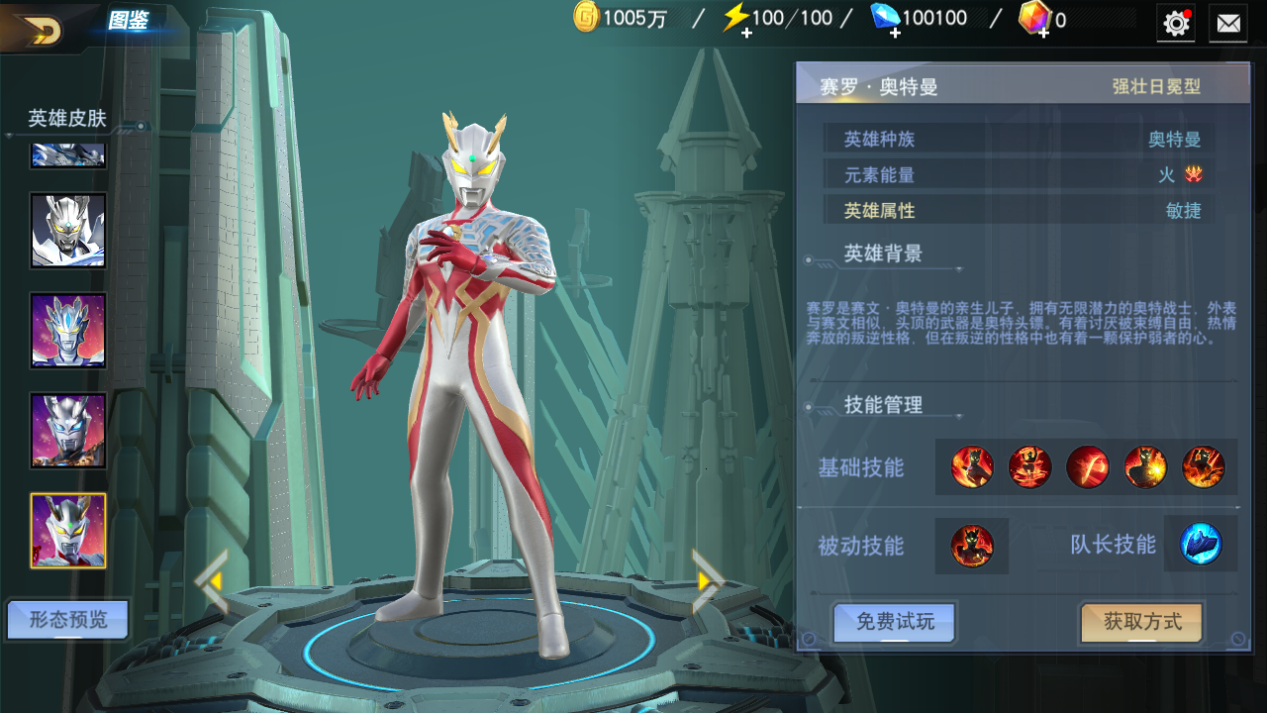Open the 获取方式 acquisition method button
The width and height of the screenshot is (1267, 713).
point(1142,622)
